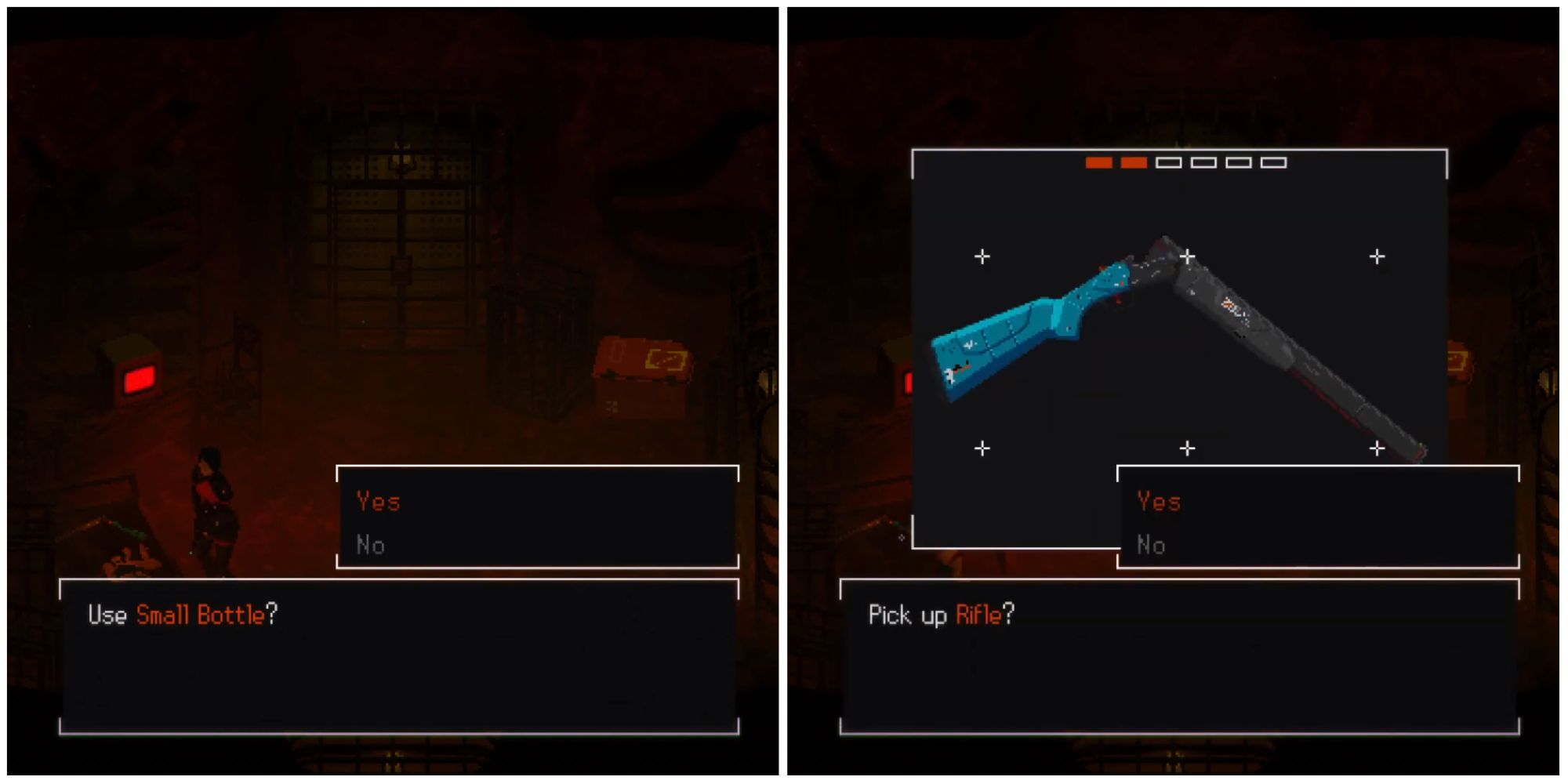Toggle the last empty ammo slot indicator
The image size is (1568, 784).
click(1271, 164)
